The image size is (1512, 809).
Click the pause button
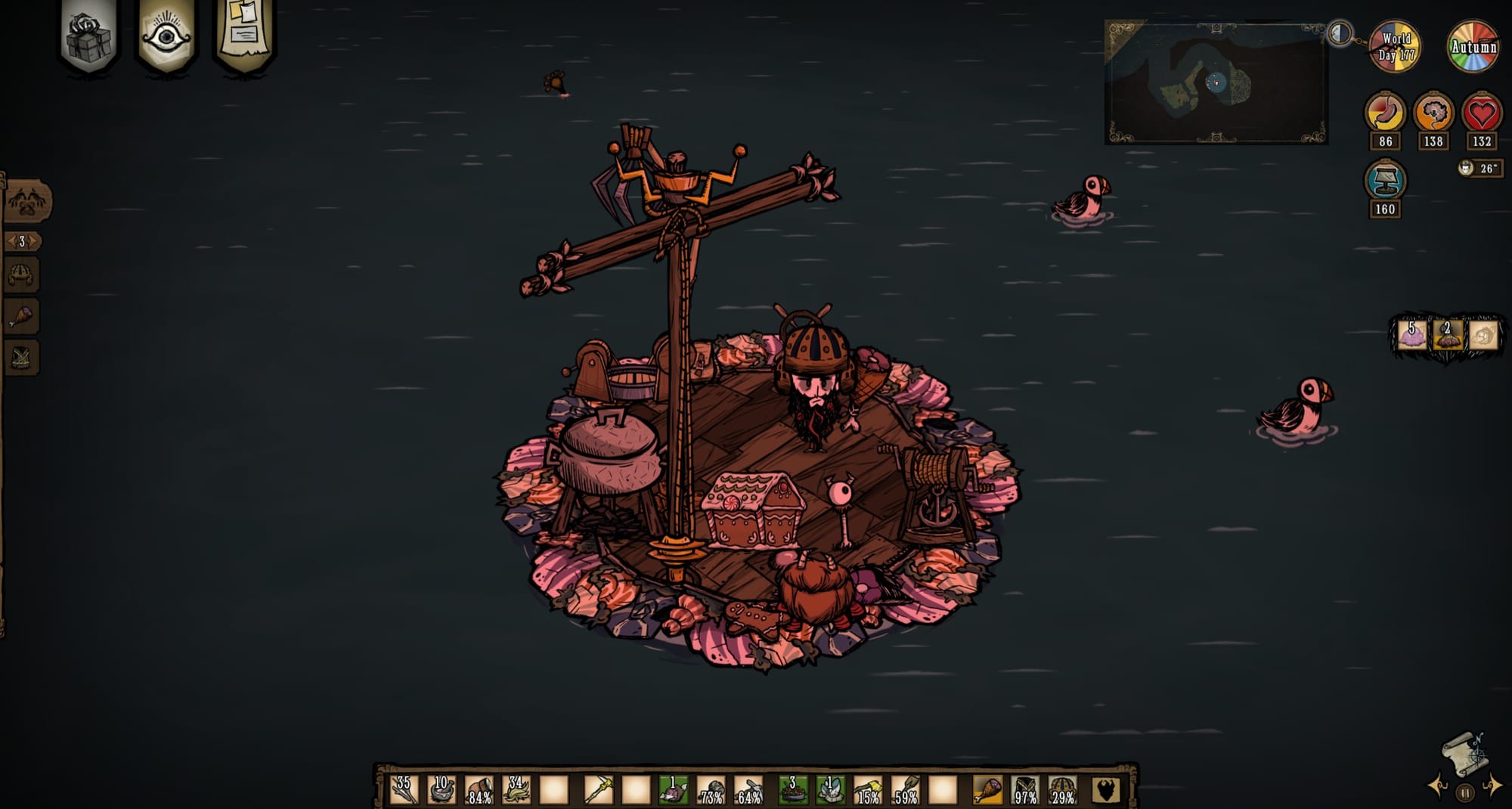click(1465, 793)
